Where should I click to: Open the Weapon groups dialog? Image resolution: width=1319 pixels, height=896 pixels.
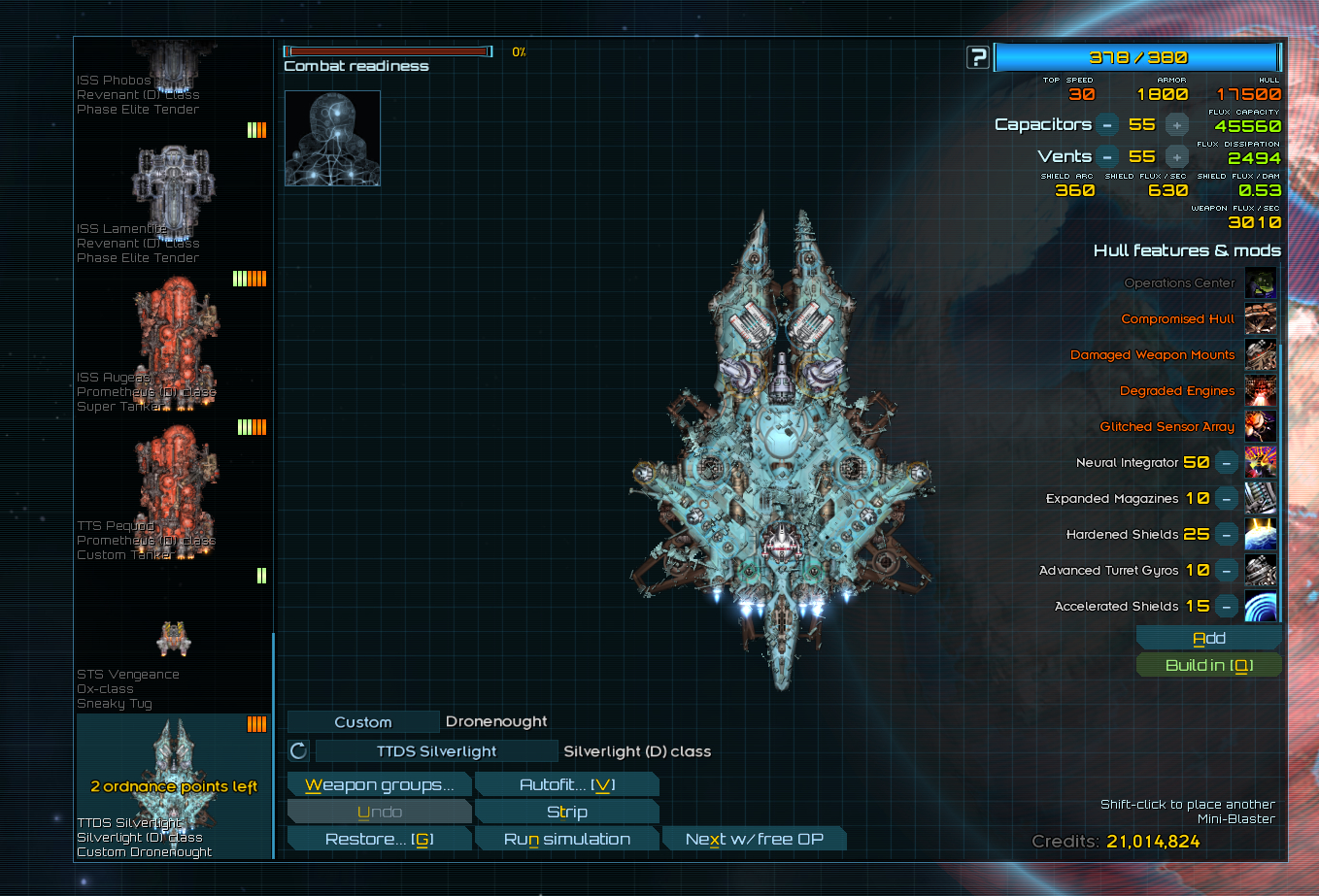pos(379,785)
